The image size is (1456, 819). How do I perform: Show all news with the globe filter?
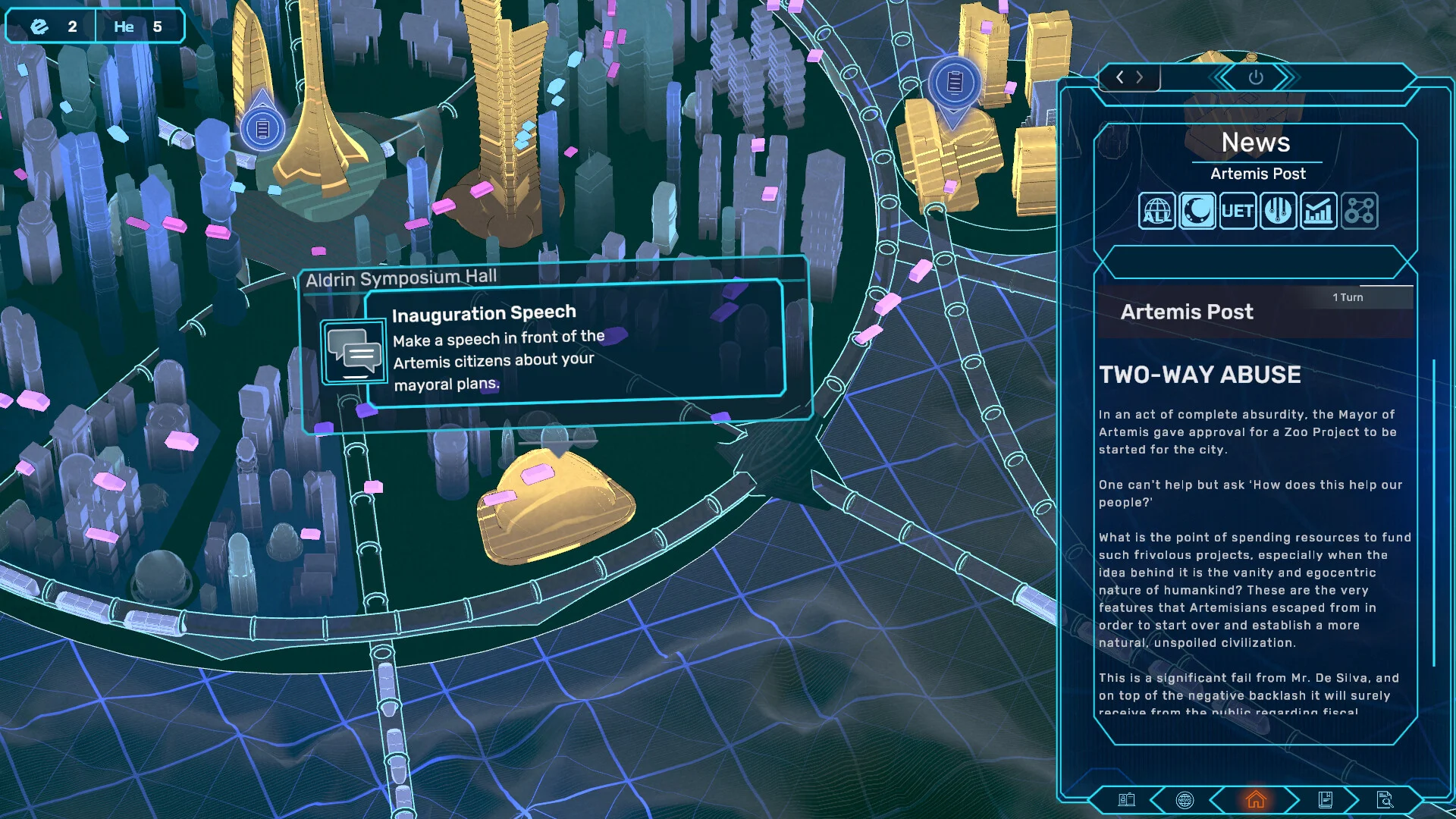pyautogui.click(x=1156, y=212)
